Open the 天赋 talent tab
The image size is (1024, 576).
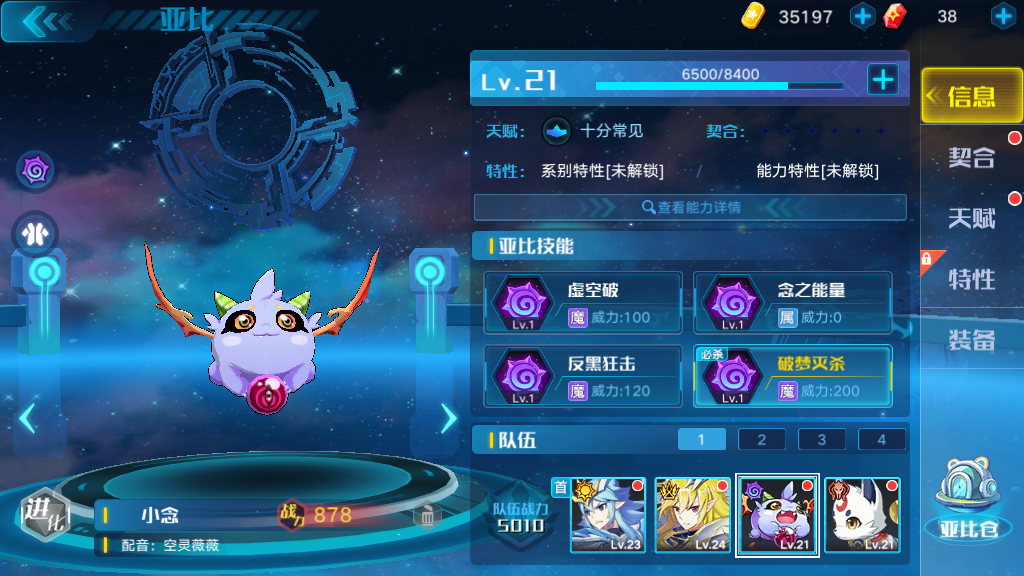(x=971, y=217)
